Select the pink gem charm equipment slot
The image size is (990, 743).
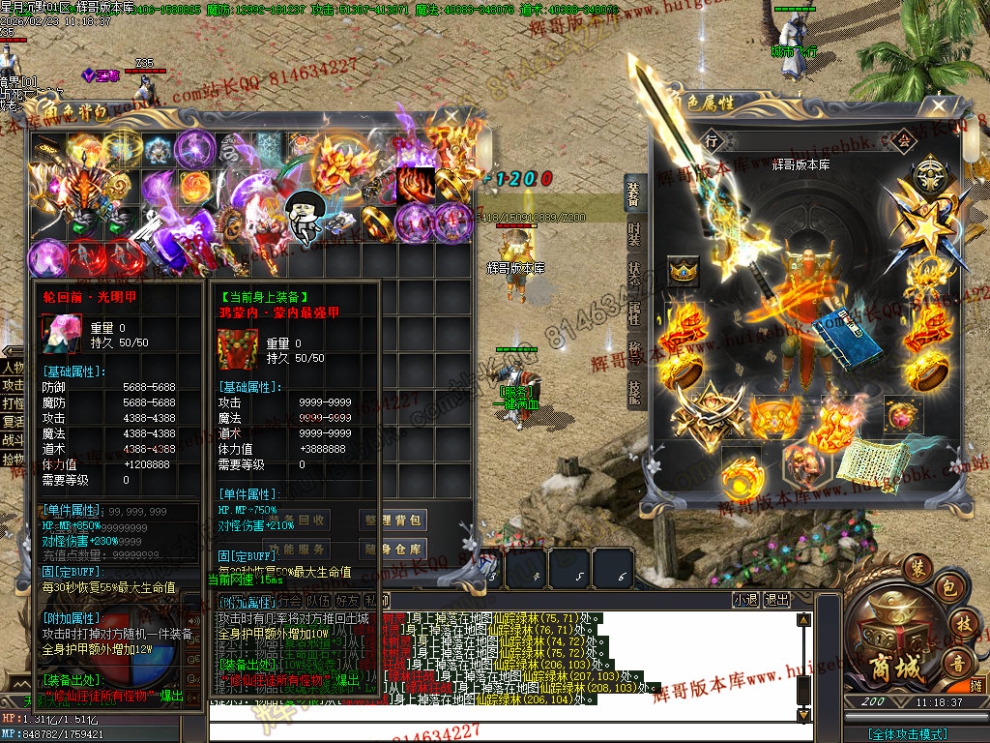click(x=909, y=412)
